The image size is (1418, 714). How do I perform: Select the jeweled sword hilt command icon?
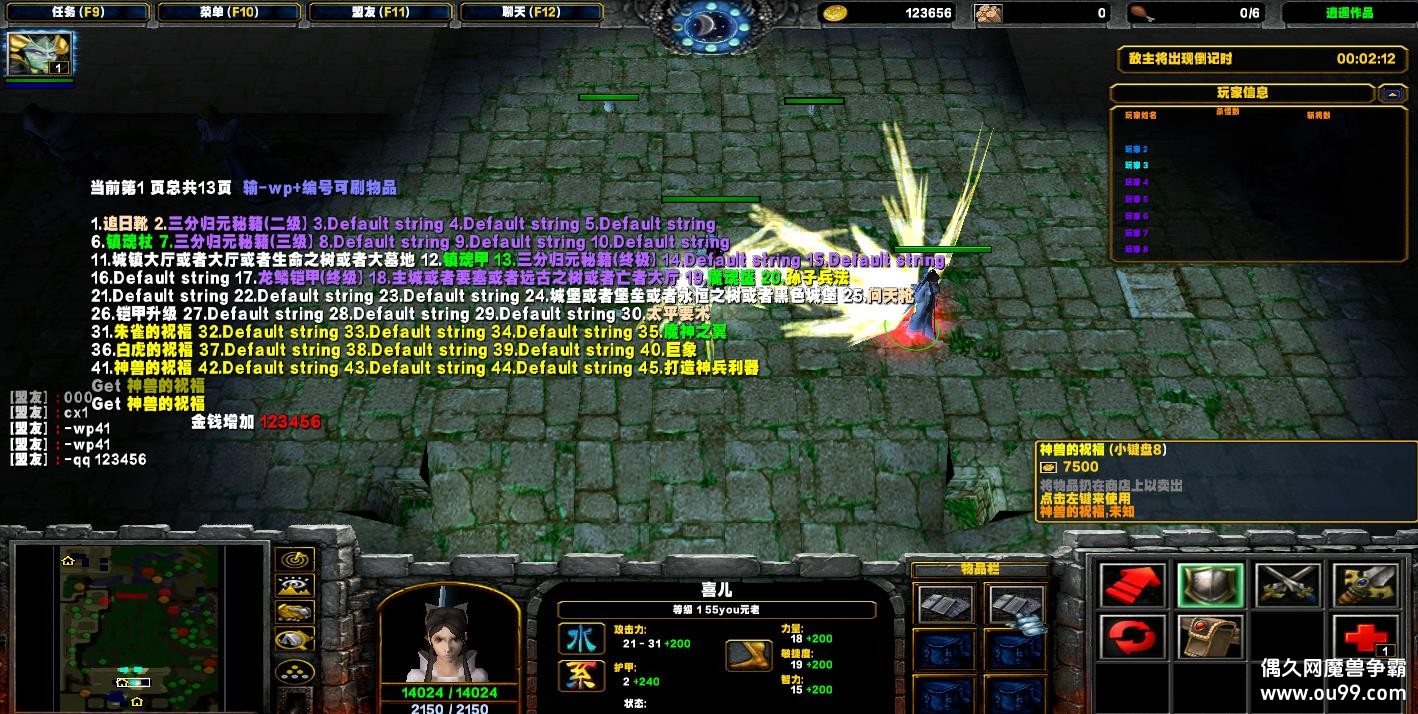pyautogui.click(x=1365, y=586)
